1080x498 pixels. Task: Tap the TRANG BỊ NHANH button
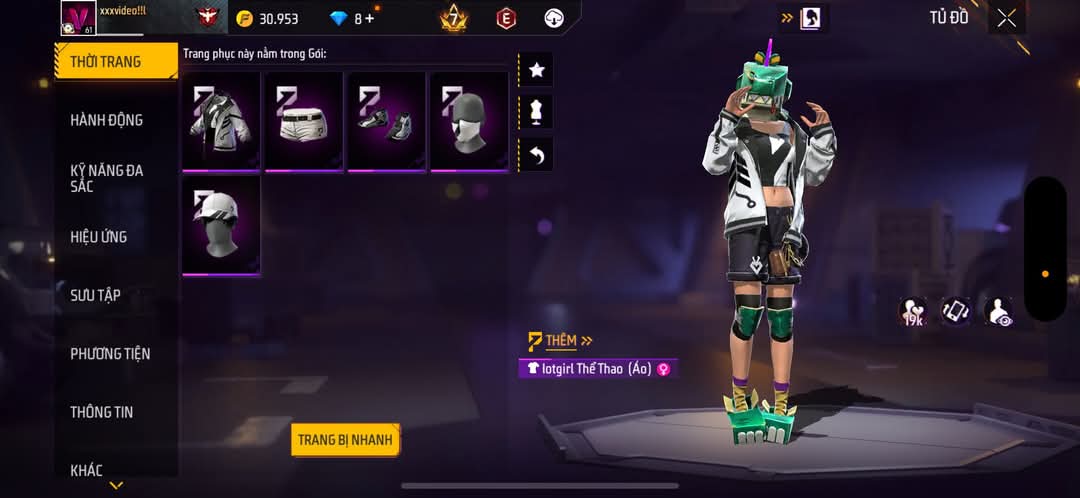coord(345,440)
